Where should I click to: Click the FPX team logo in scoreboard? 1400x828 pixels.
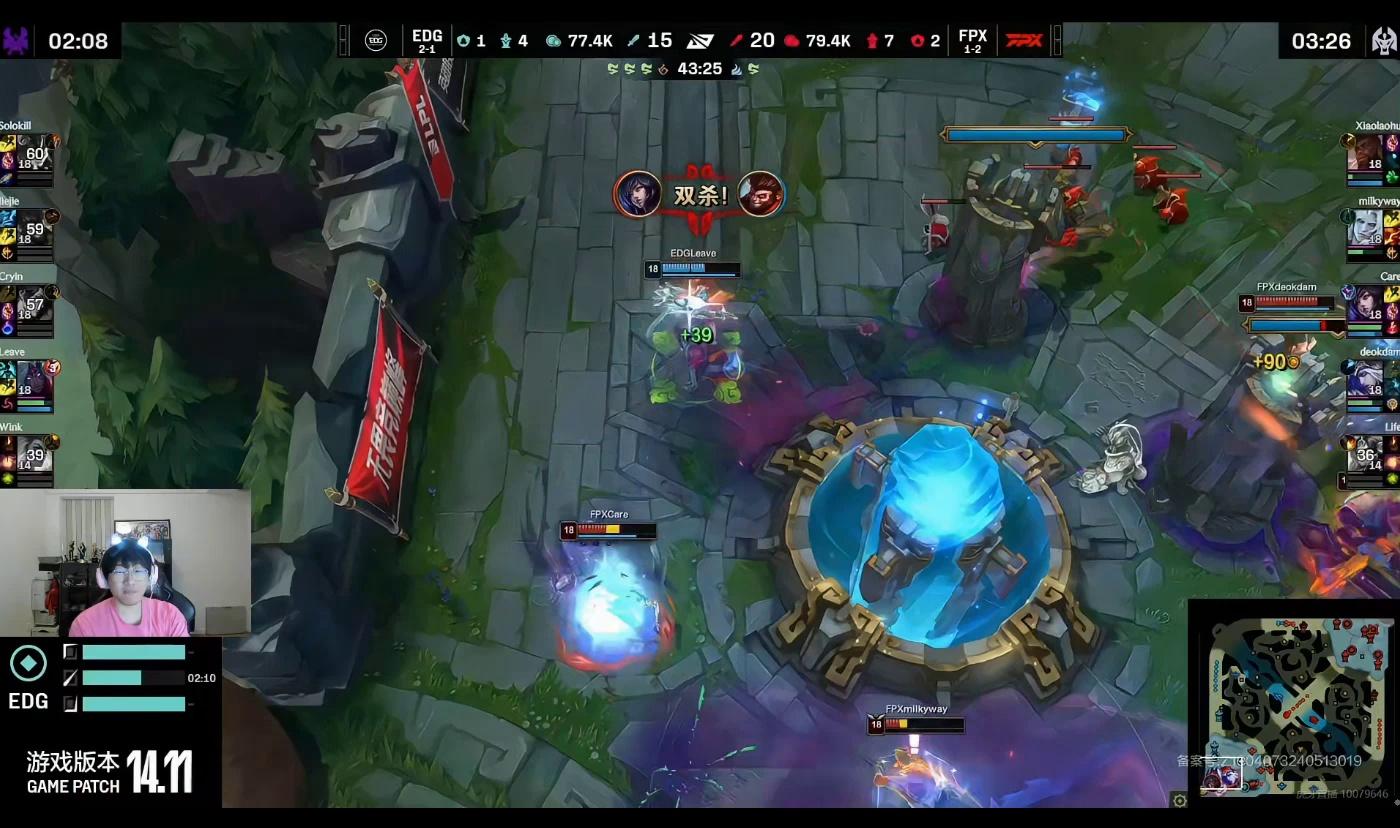pyautogui.click(x=1023, y=41)
